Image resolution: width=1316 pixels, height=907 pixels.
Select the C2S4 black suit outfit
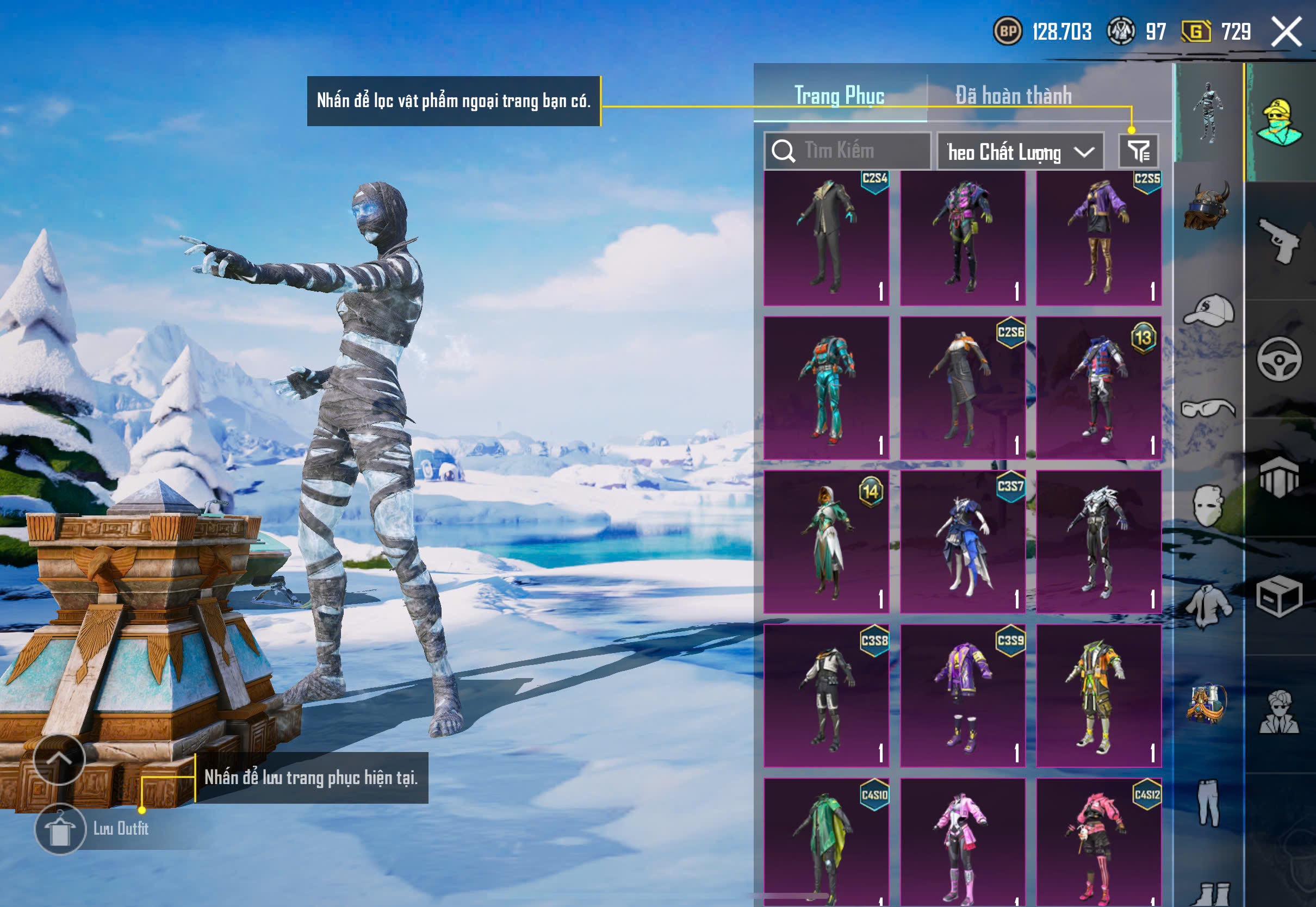[827, 238]
